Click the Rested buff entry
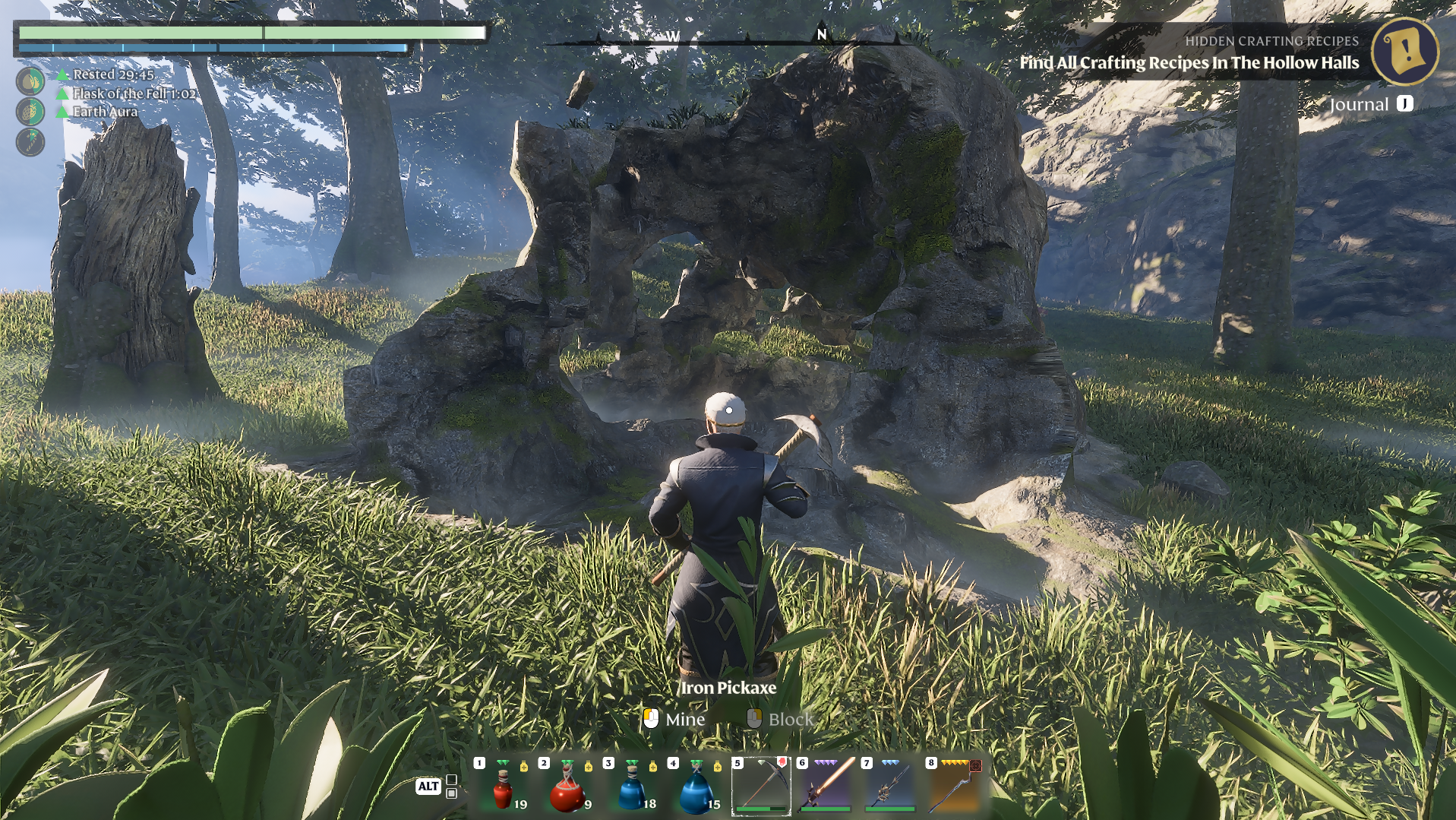Image resolution: width=1456 pixels, height=820 pixels. tap(112, 74)
